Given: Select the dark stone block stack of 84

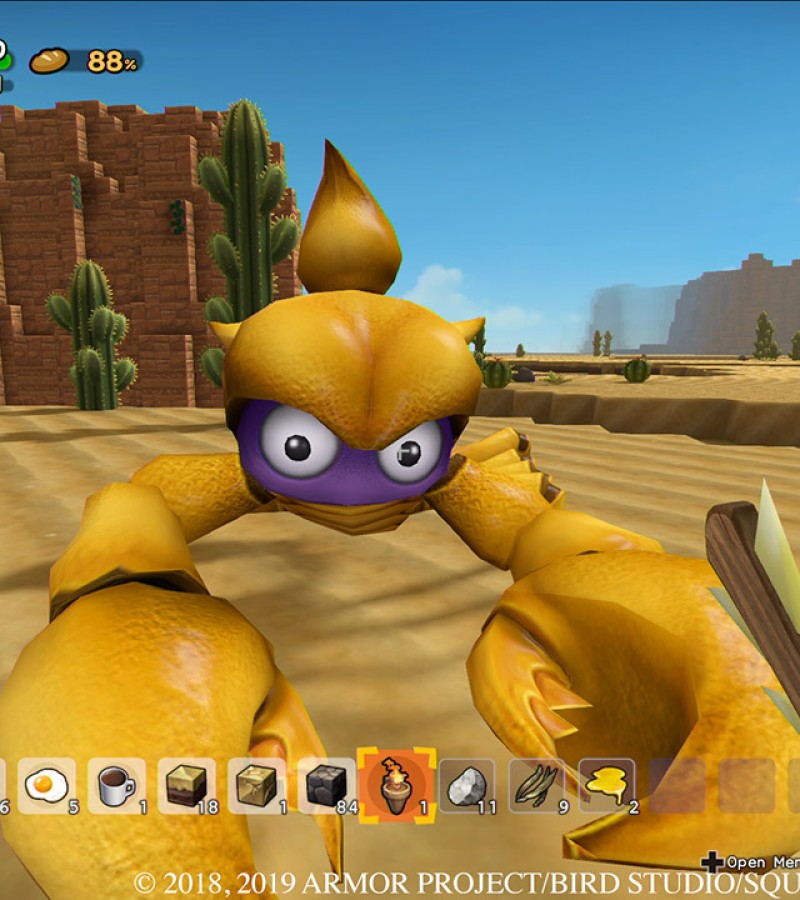Looking at the screenshot, I should 326,785.
